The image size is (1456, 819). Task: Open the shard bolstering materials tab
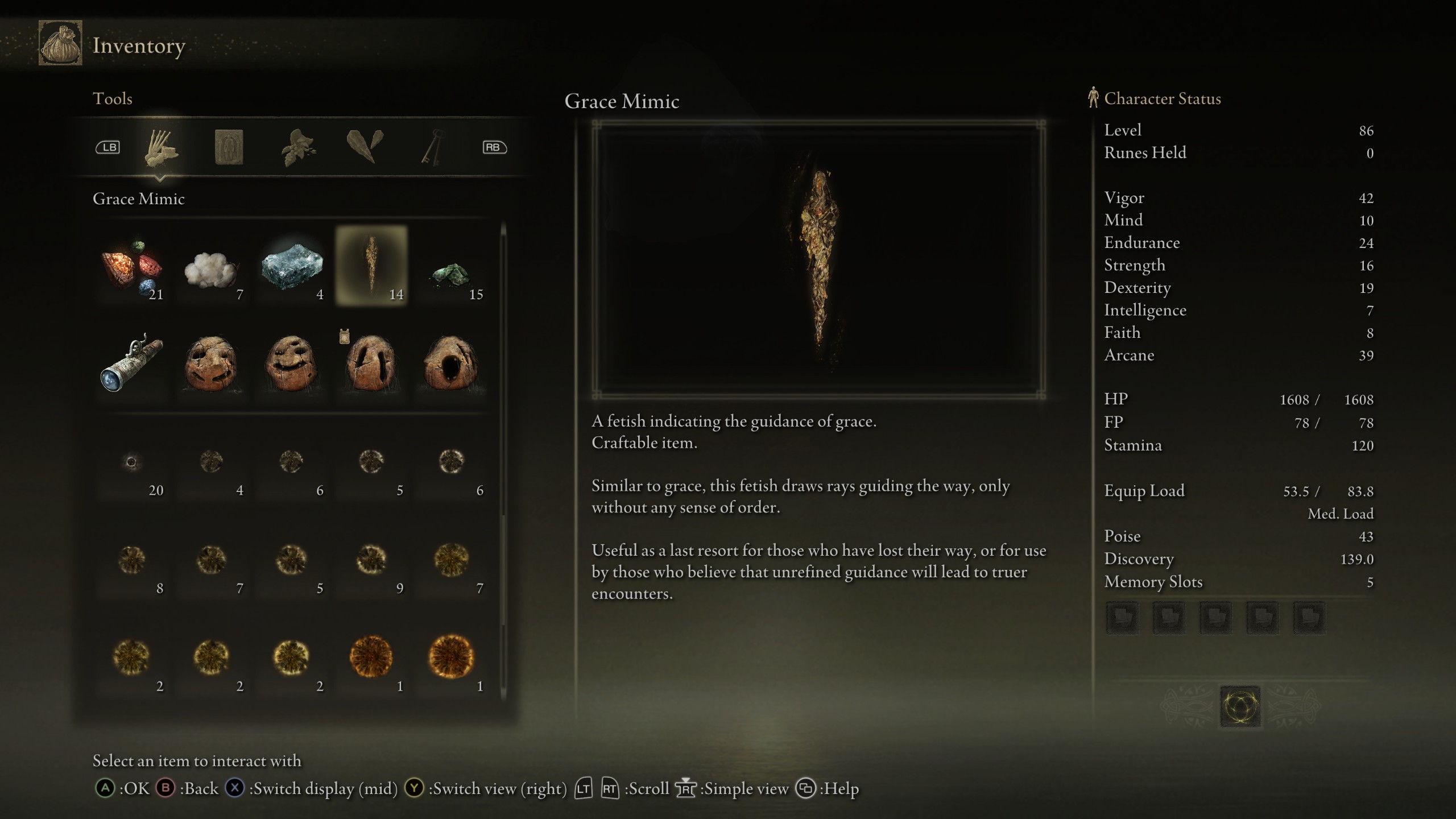(x=365, y=147)
